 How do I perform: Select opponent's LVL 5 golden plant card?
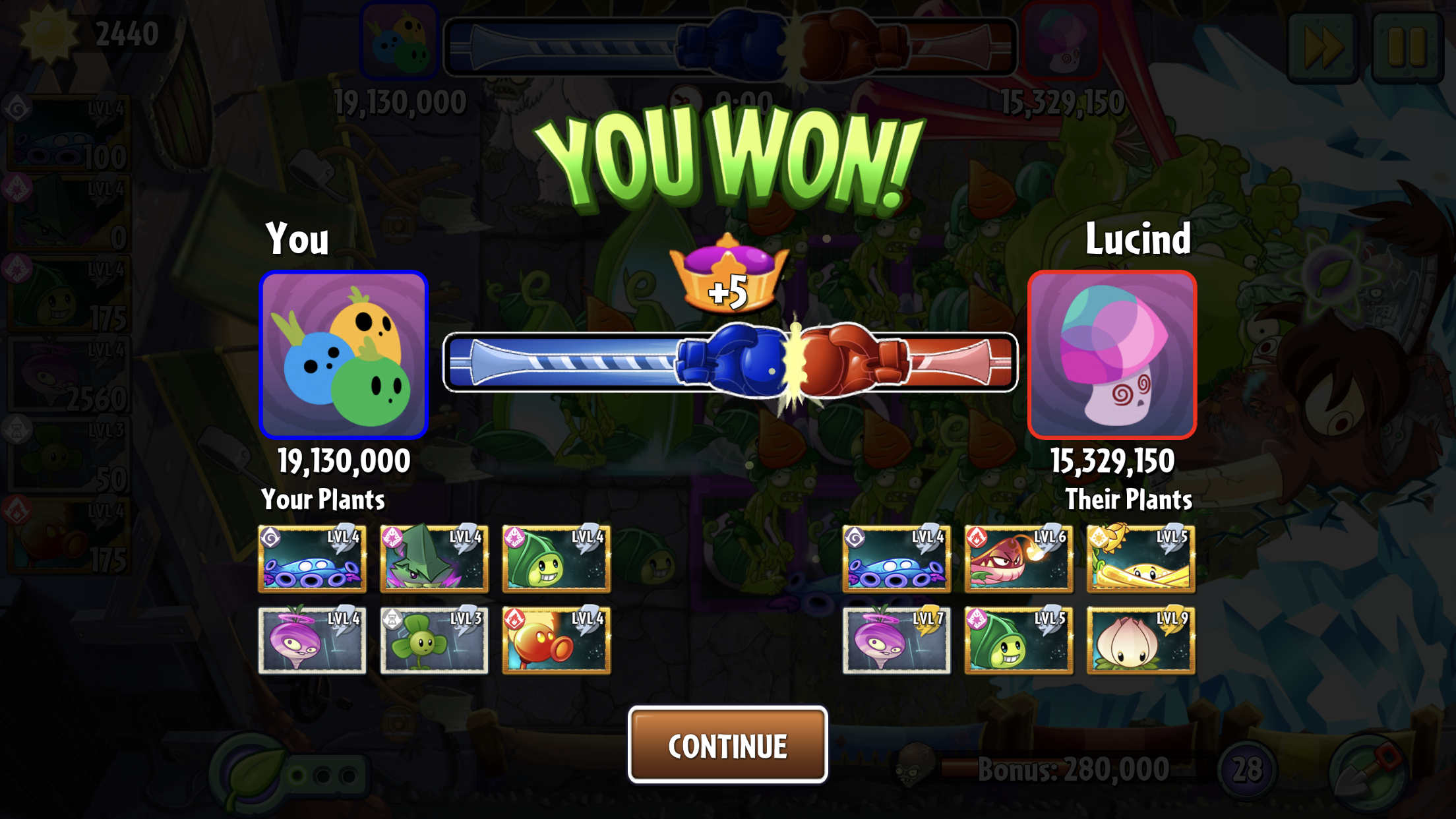pyautogui.click(x=1140, y=559)
